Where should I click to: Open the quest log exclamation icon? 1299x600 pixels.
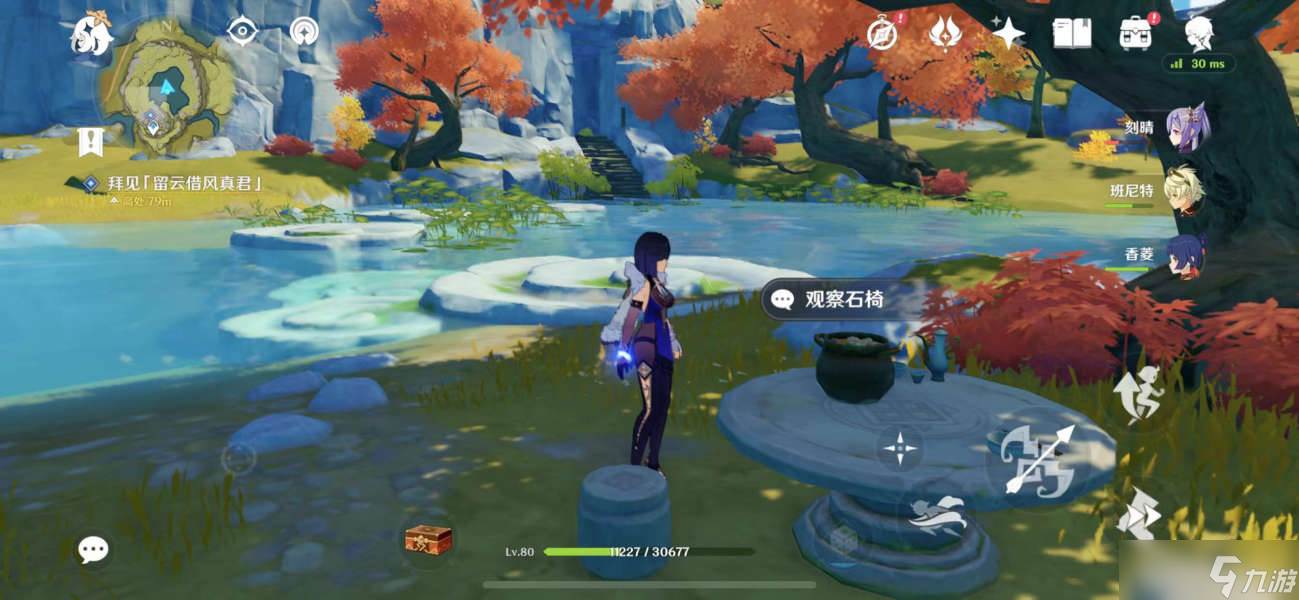point(91,142)
